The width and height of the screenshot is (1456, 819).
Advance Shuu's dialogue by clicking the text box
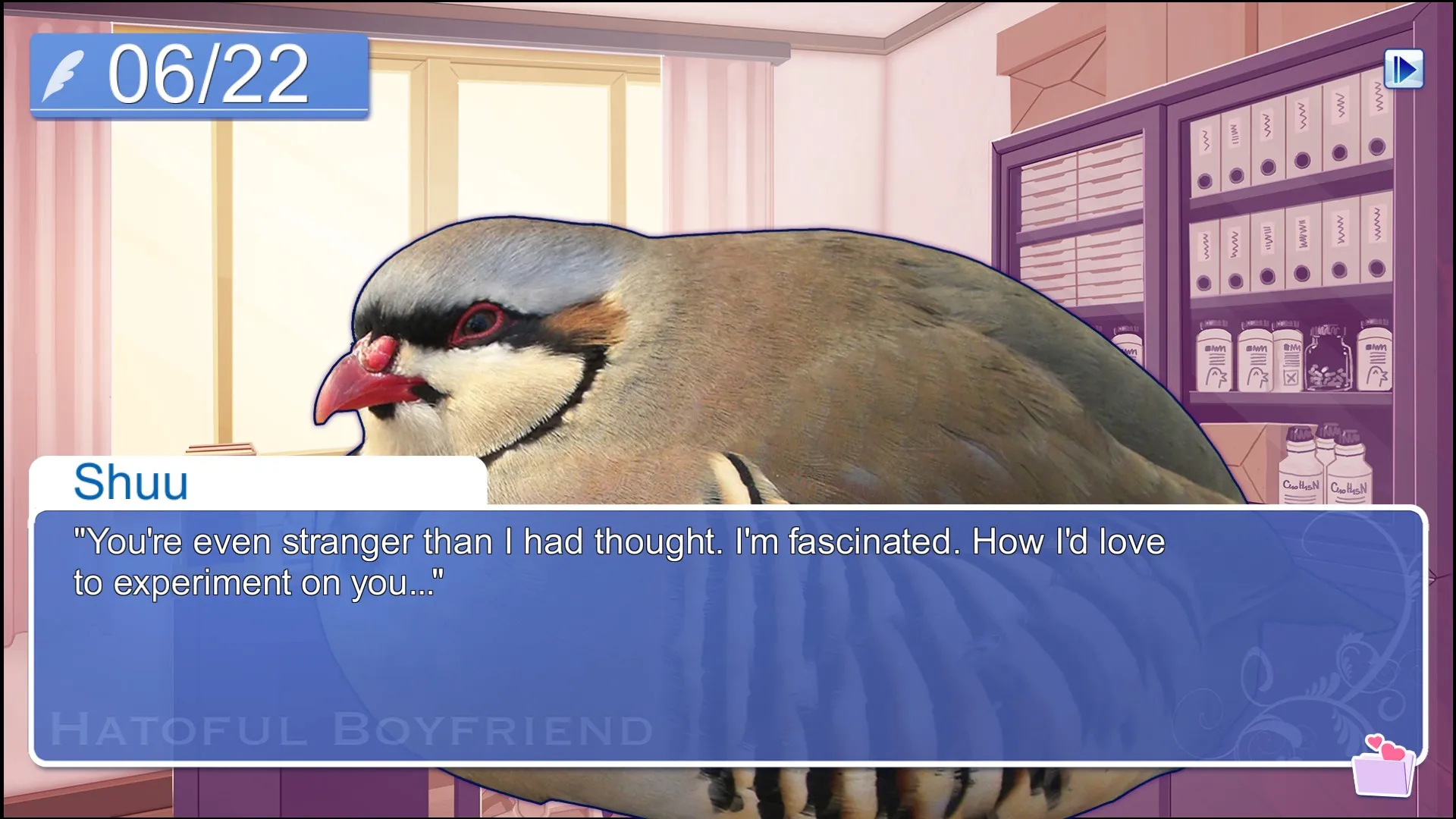point(728,629)
